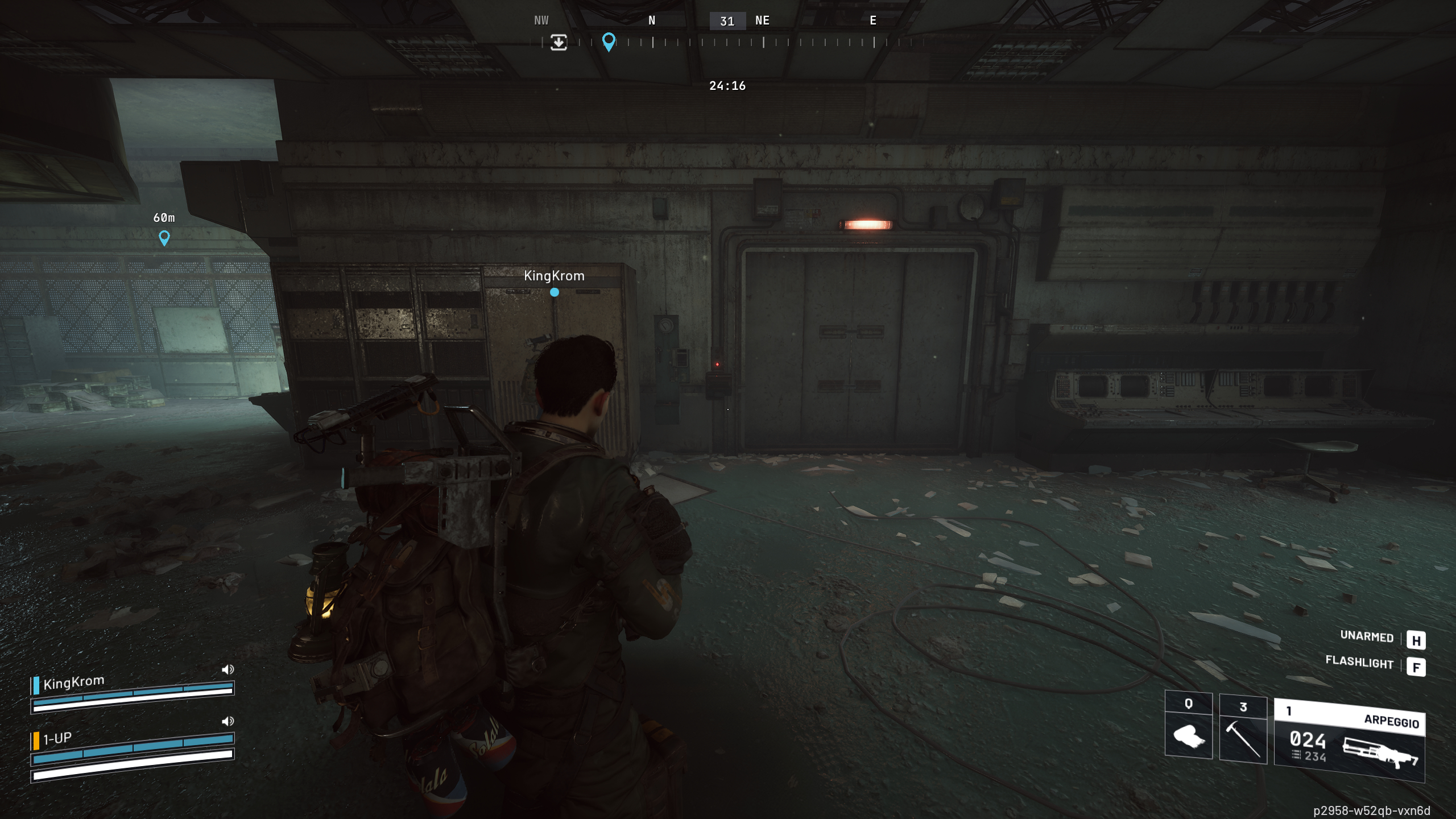Select the 31 heading indicator on the compass
Image resolution: width=1456 pixels, height=819 pixels.
coord(728,21)
